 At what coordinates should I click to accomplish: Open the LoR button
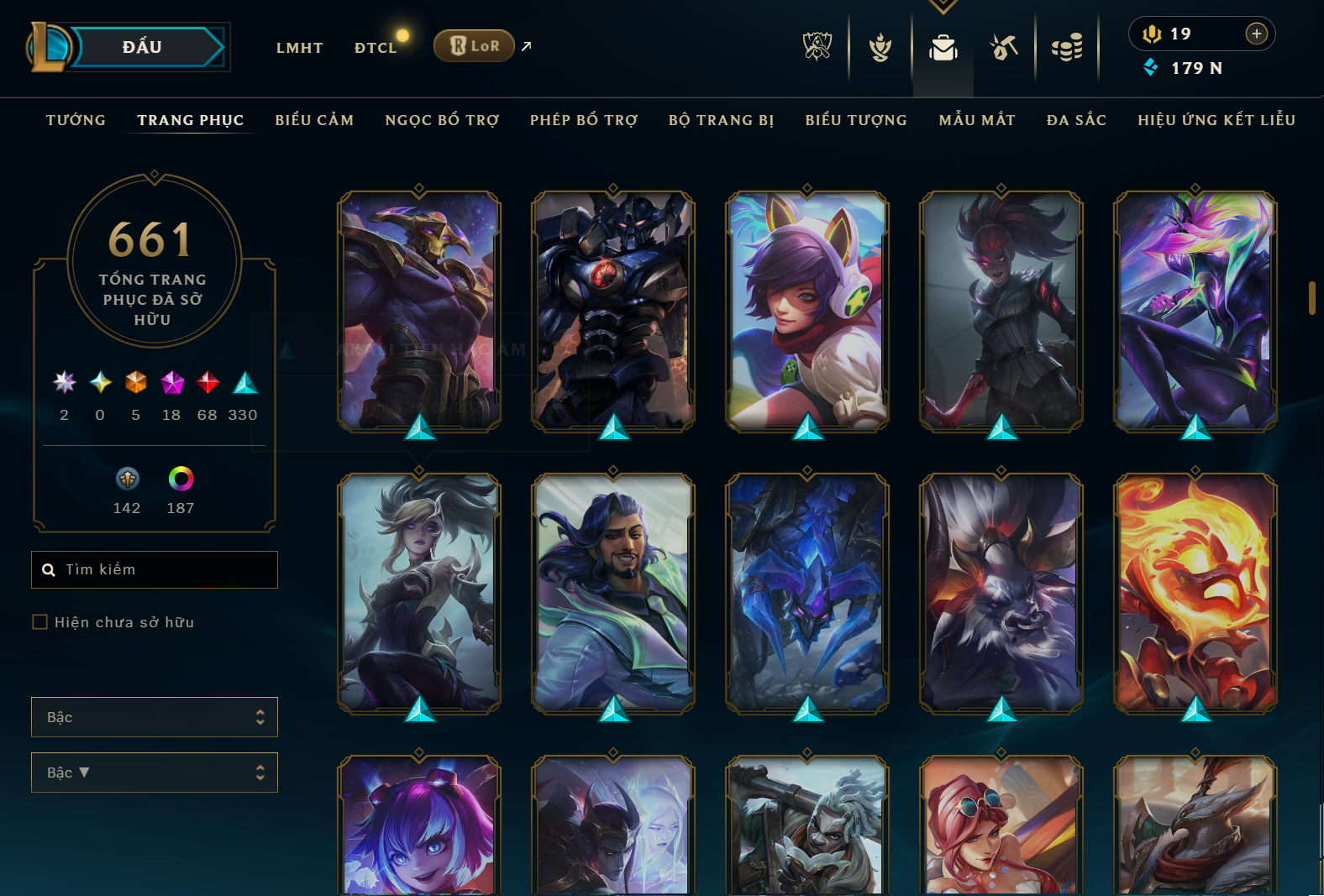click(x=474, y=45)
